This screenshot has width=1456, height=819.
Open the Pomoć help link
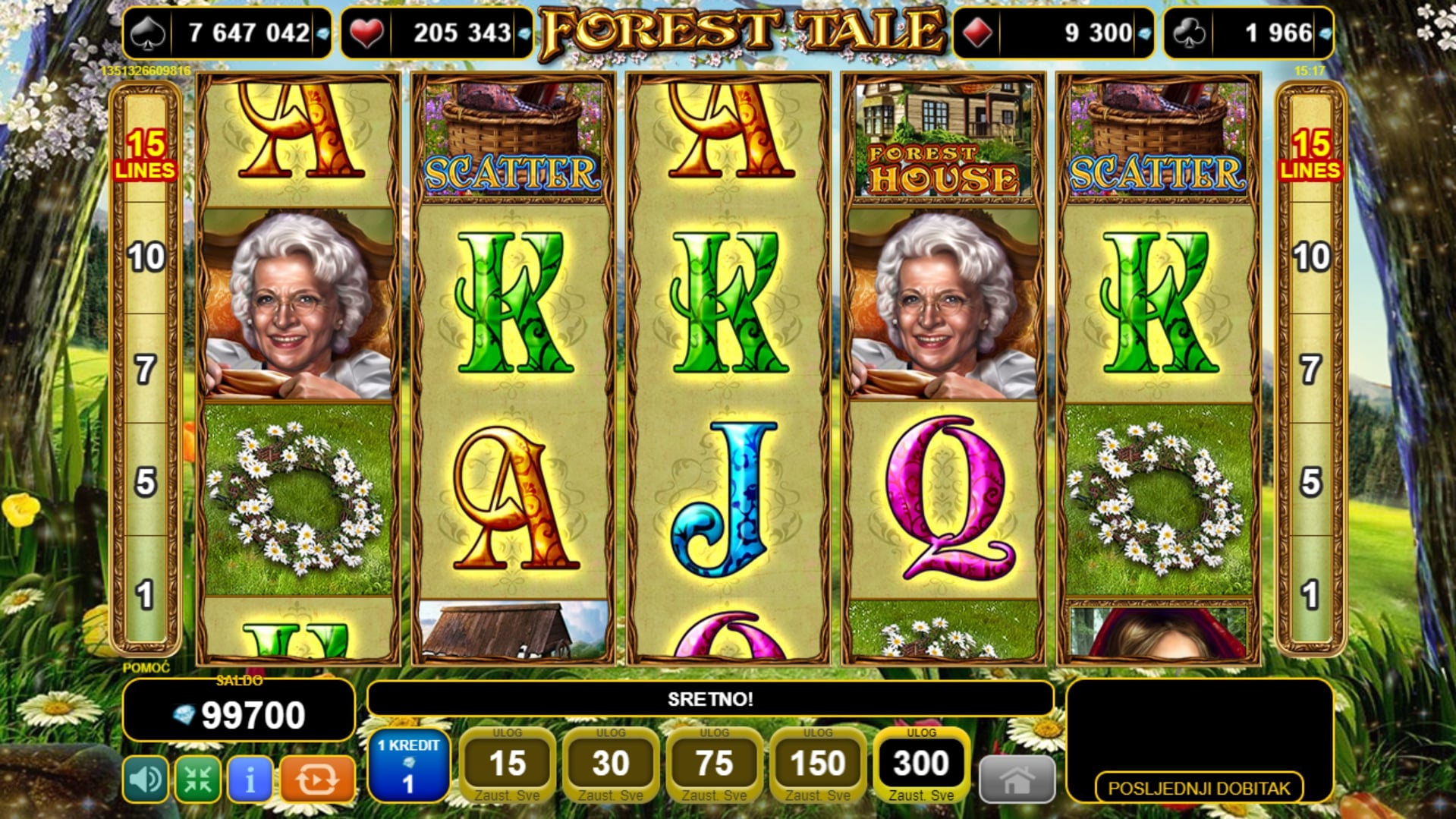146,668
